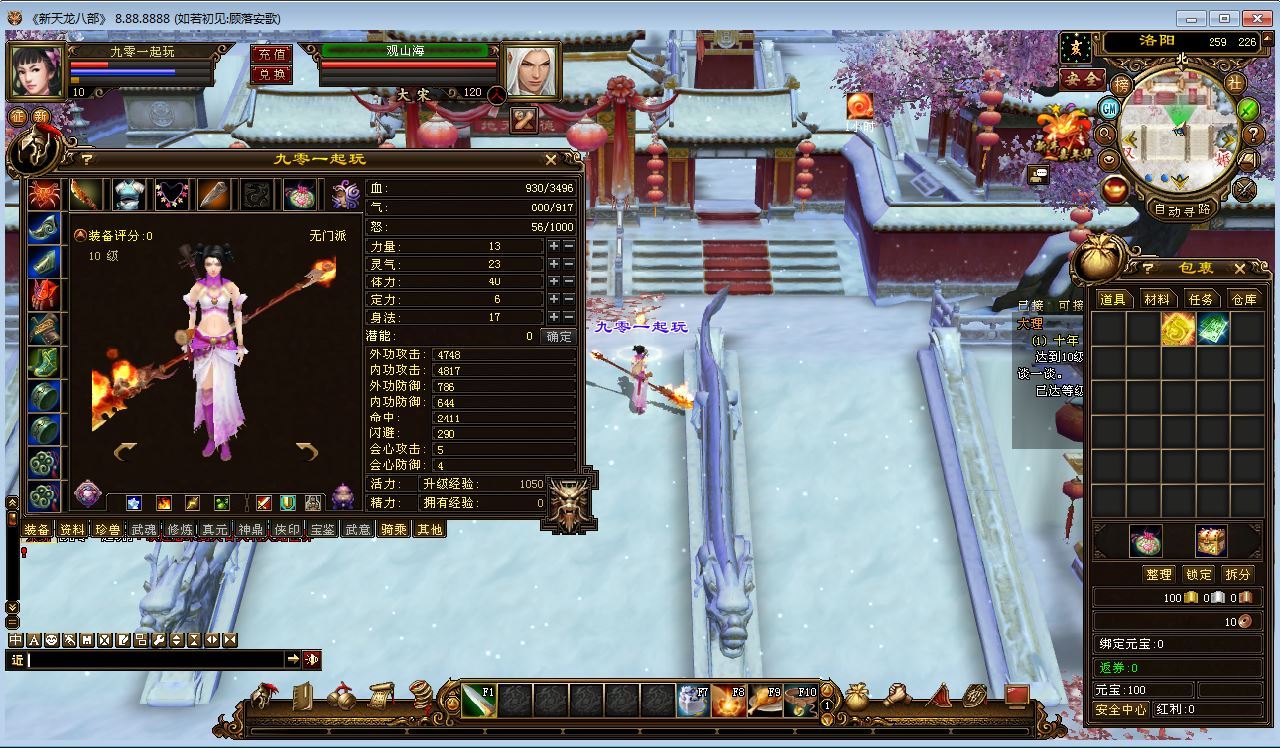Open the 兑换 exchange button
The height and width of the screenshot is (748, 1280).
pos(271,74)
